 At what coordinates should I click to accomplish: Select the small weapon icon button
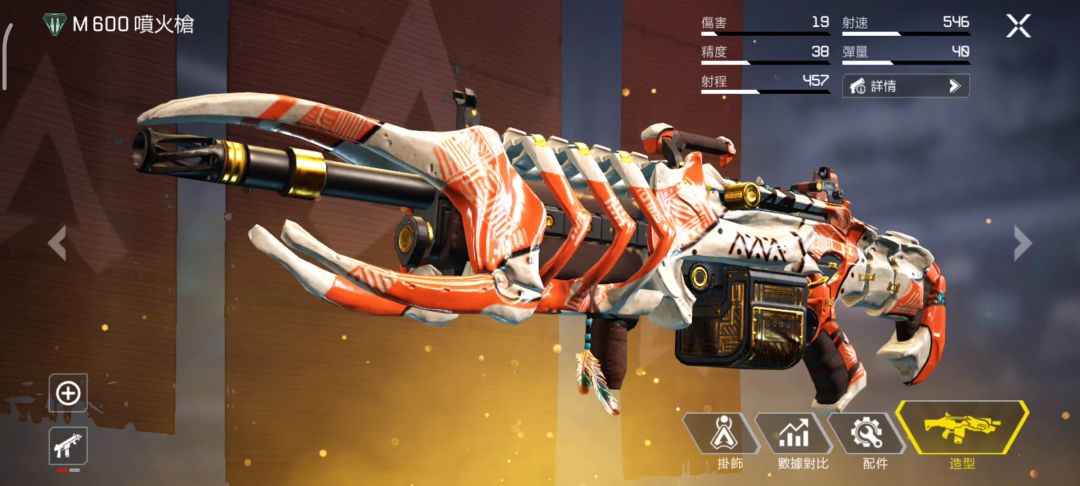coord(68,446)
